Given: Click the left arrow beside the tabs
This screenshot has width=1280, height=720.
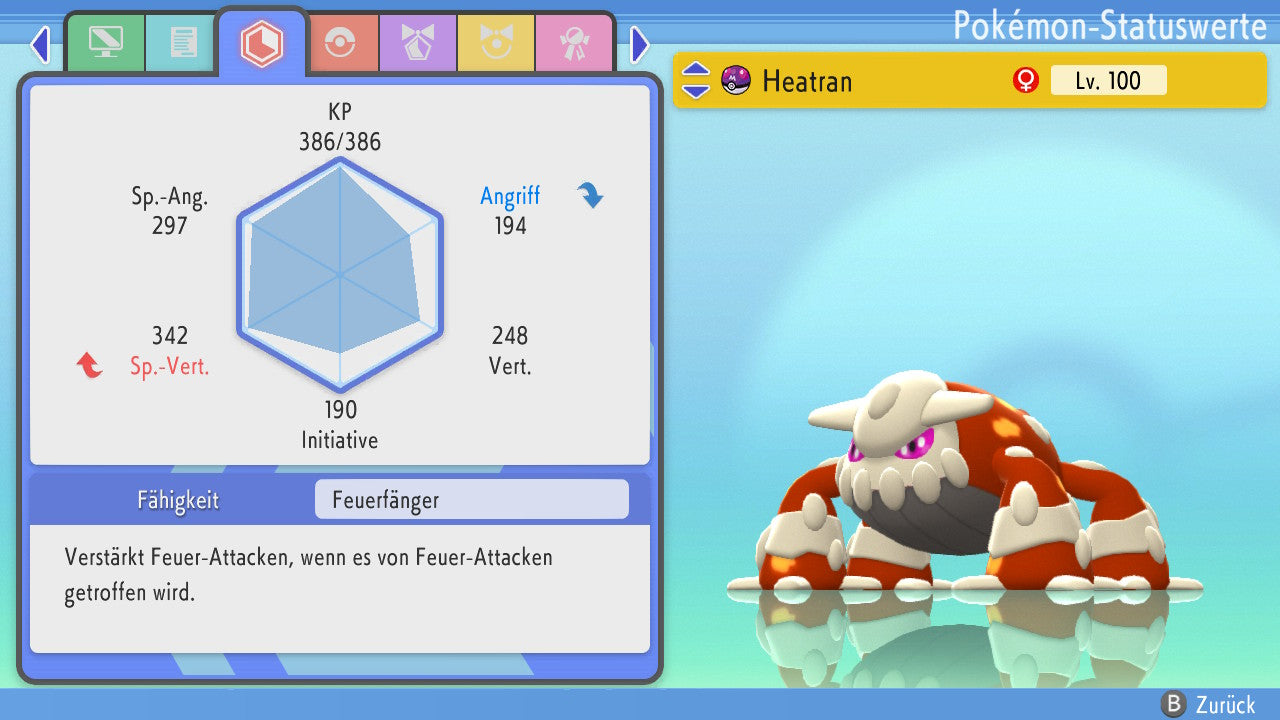Looking at the screenshot, I should [x=40, y=44].
